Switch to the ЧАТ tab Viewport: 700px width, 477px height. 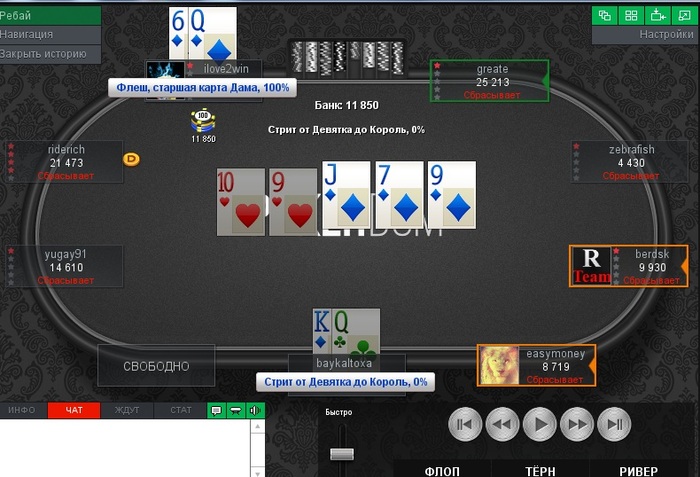[x=74, y=410]
